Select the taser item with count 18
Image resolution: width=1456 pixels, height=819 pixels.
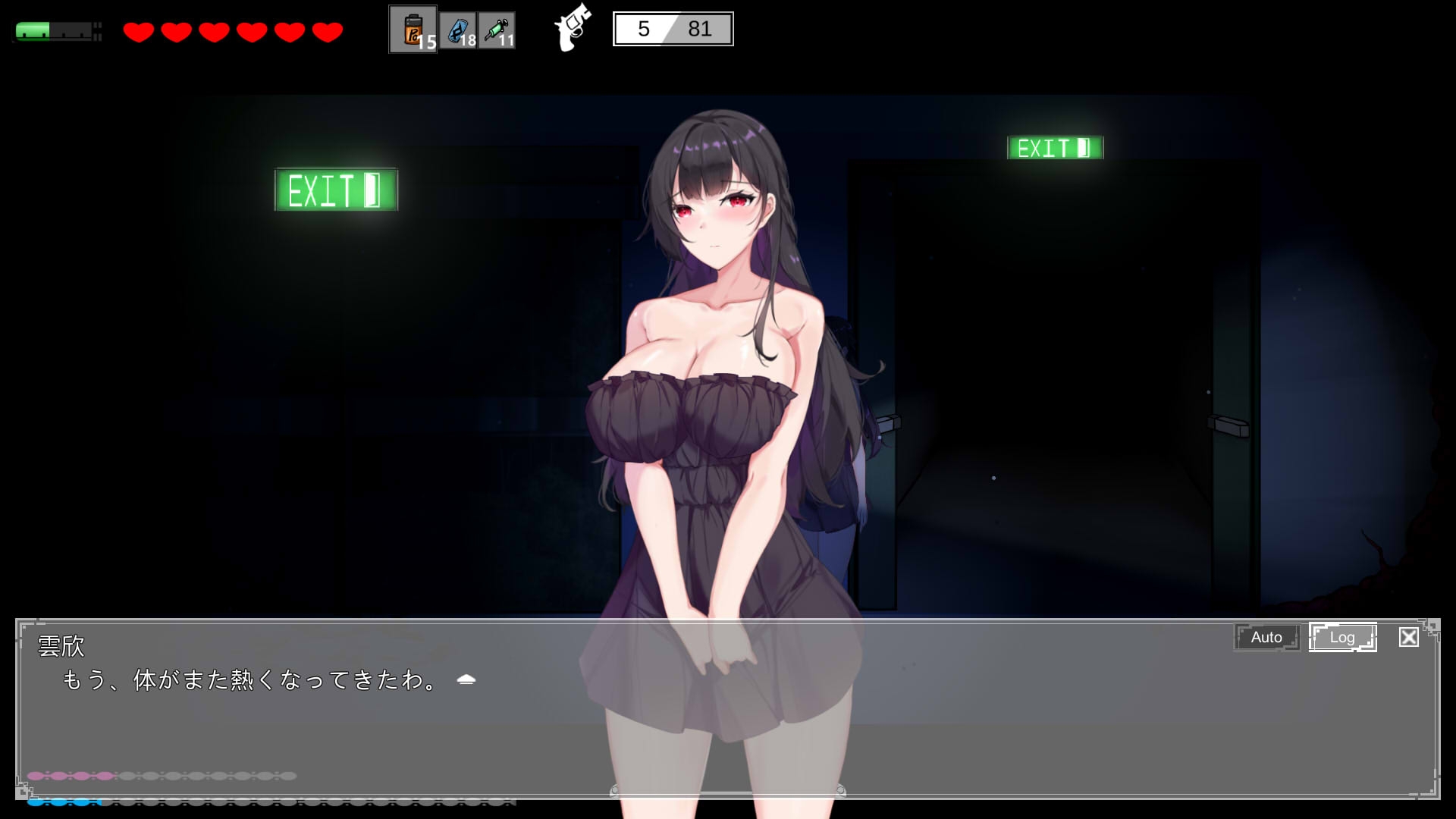[x=457, y=30]
